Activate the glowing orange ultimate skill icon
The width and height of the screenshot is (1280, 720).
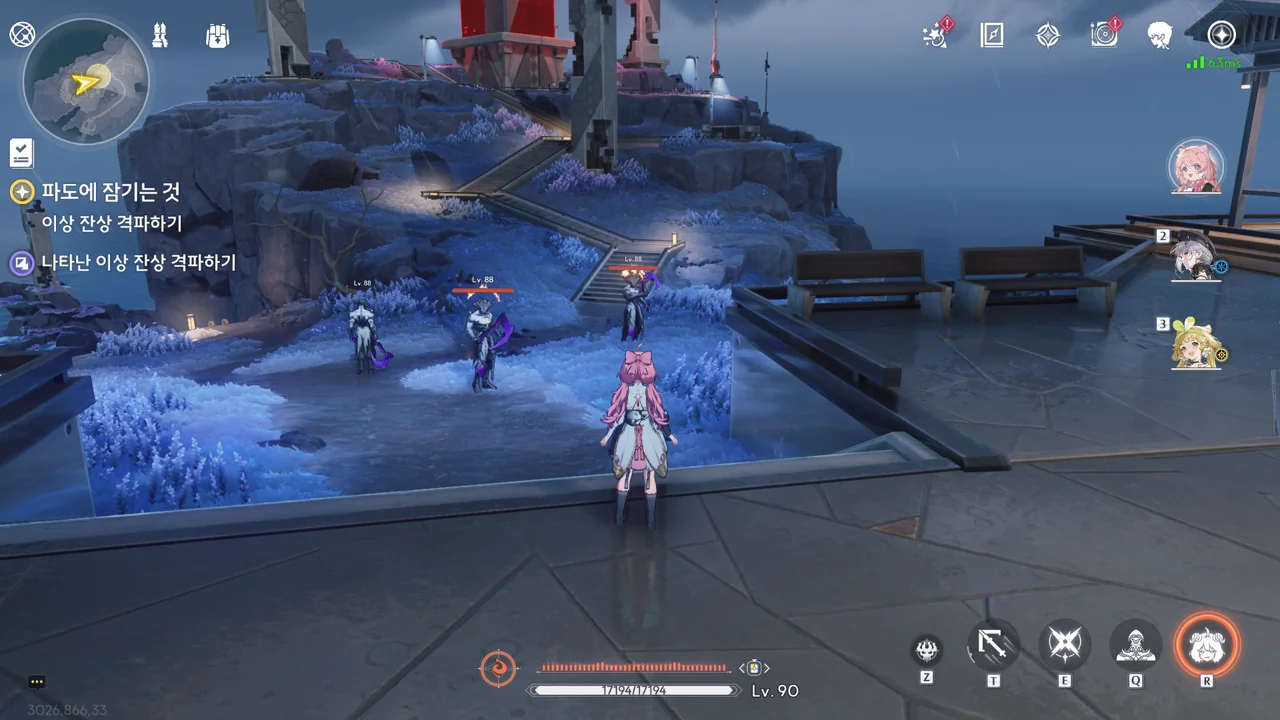(1206, 645)
